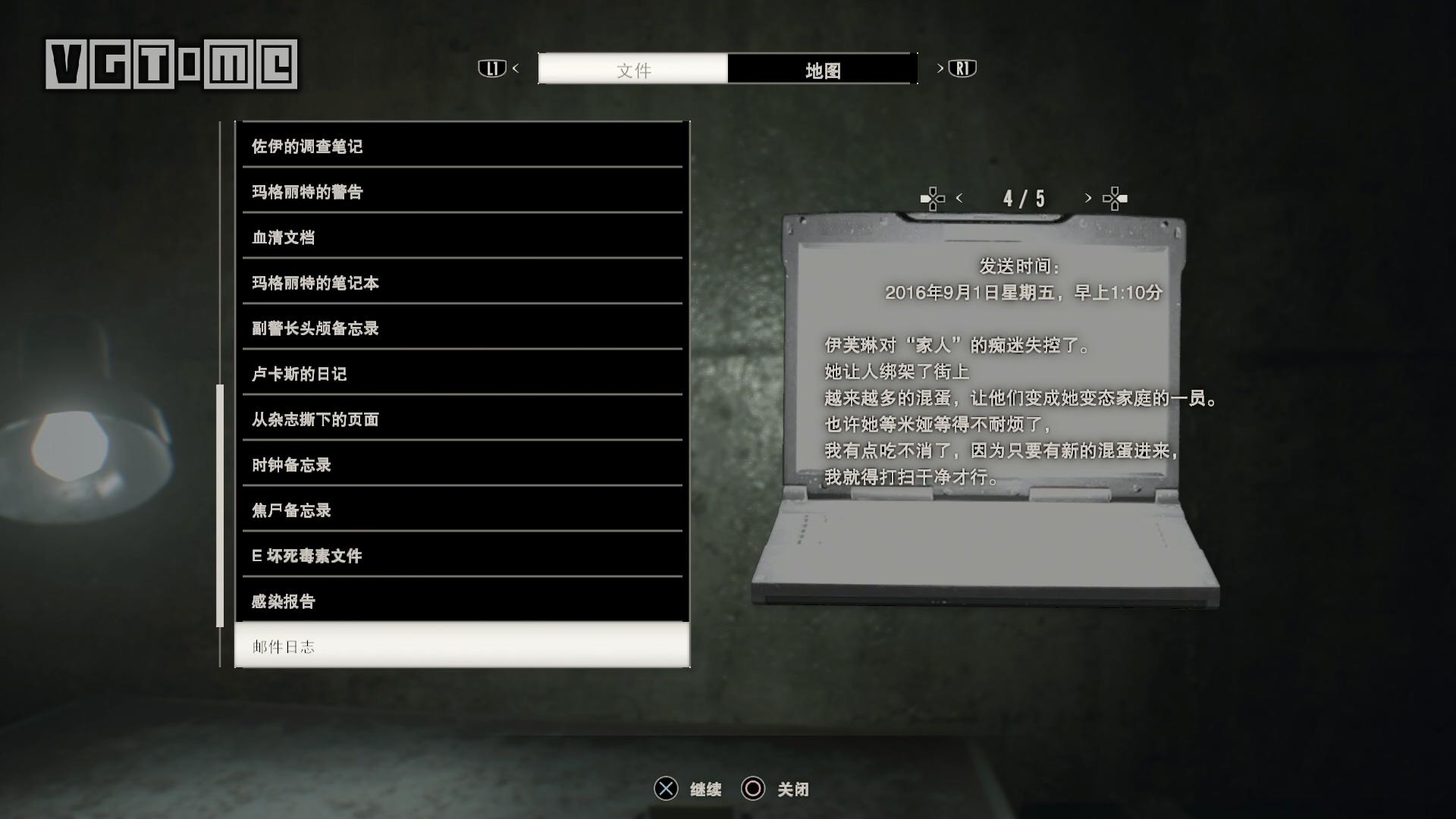Advance to the next document page arrow
The width and height of the screenshot is (1456, 819).
tap(1088, 198)
